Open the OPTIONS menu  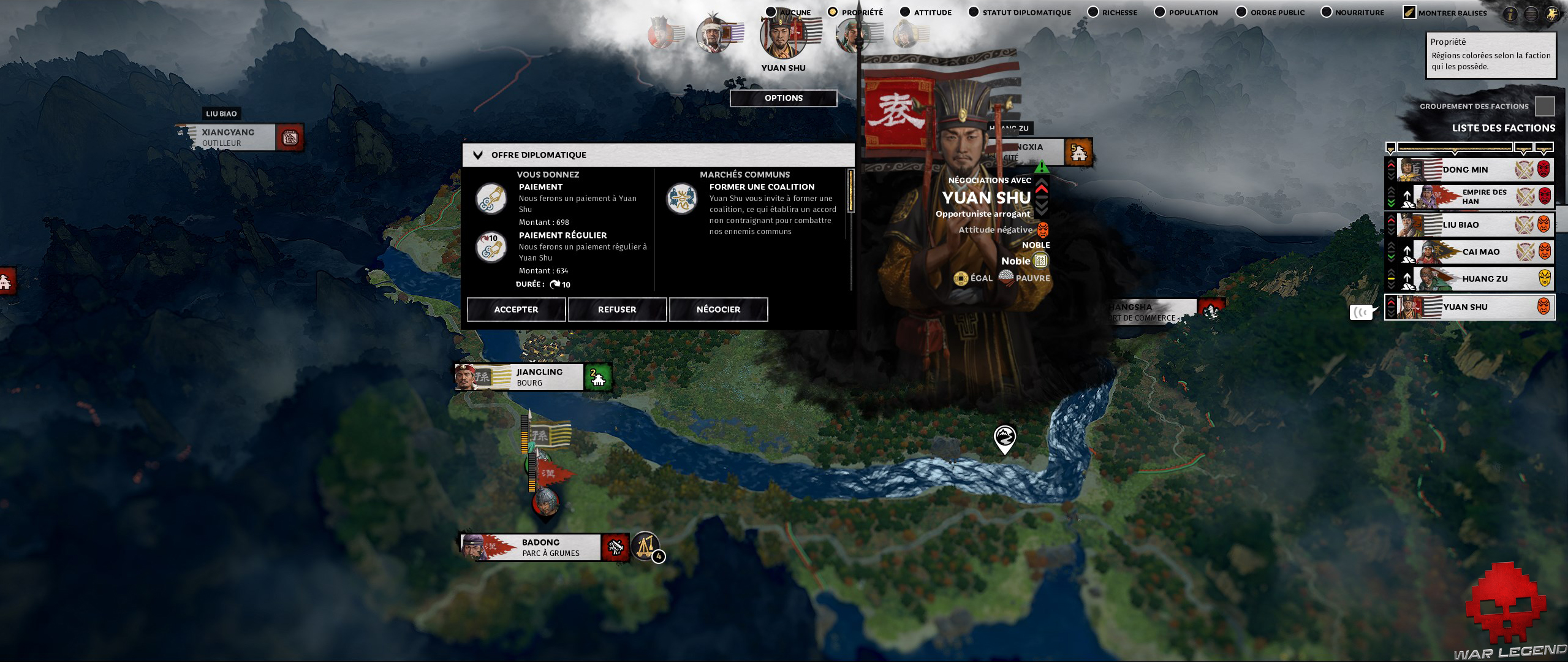pos(784,98)
